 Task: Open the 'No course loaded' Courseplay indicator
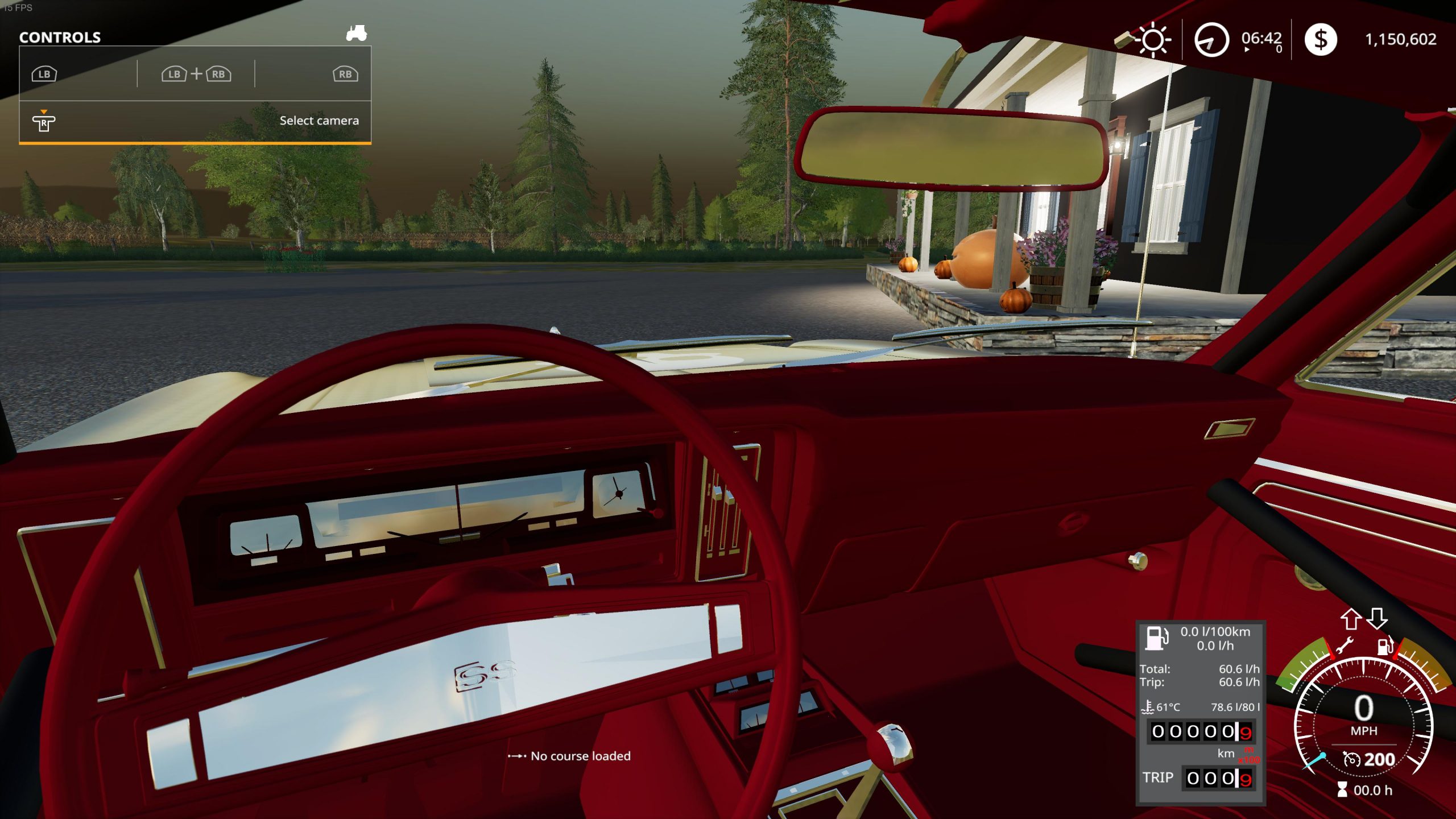pos(569,756)
